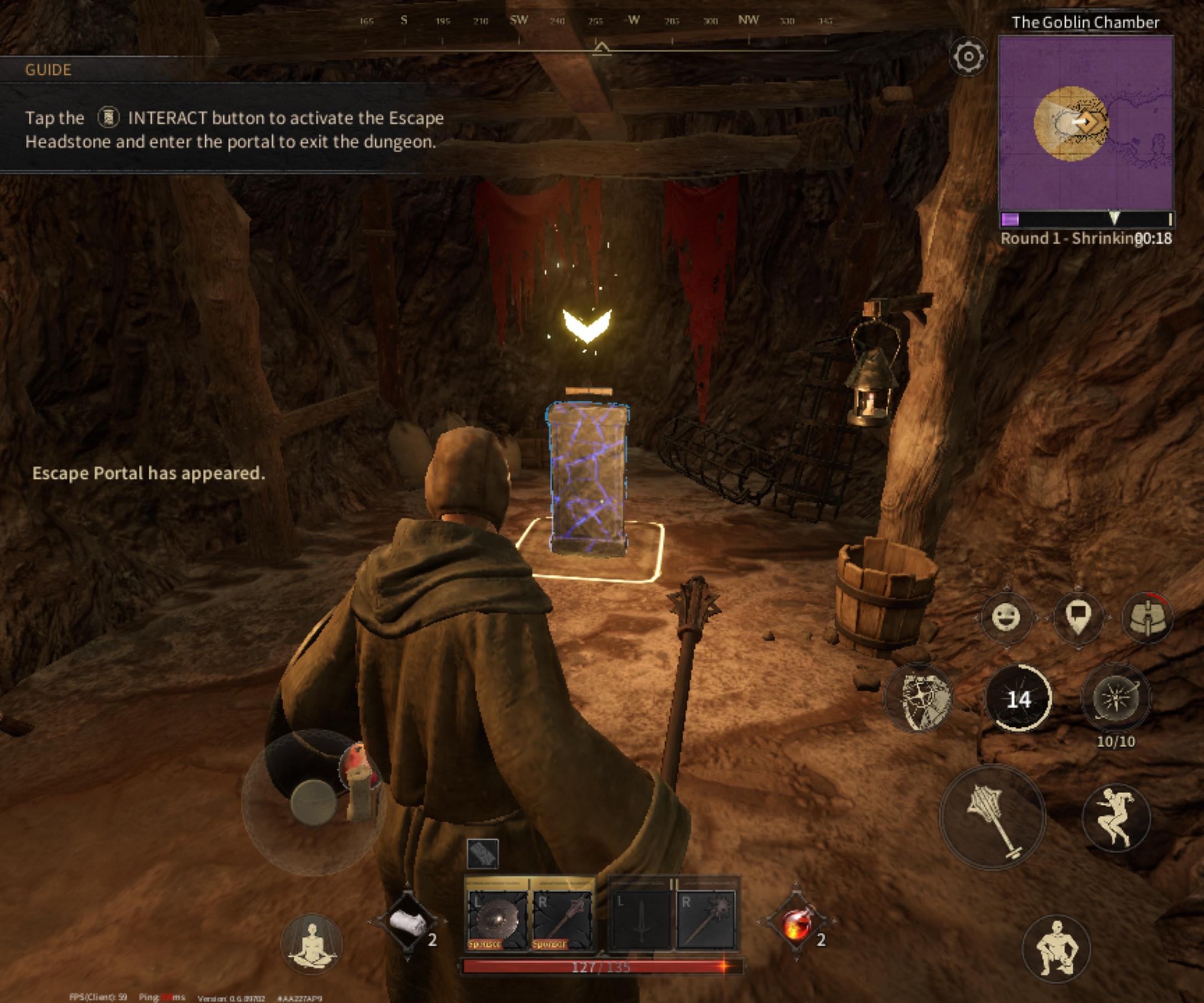Tap the jump button
The width and height of the screenshot is (1204, 1003).
[x=1115, y=816]
